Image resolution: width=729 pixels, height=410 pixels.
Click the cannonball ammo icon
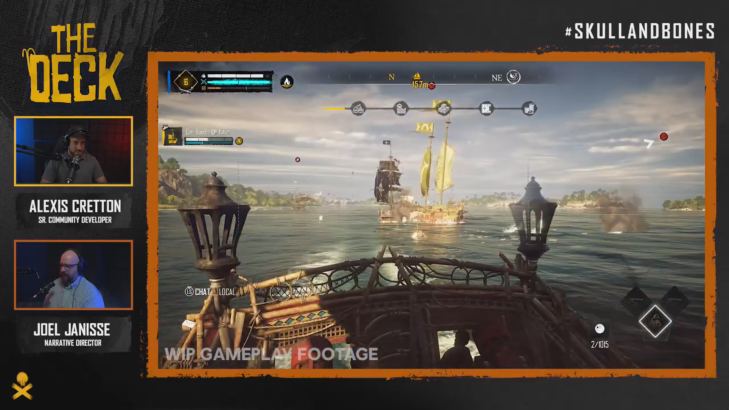pos(598,328)
